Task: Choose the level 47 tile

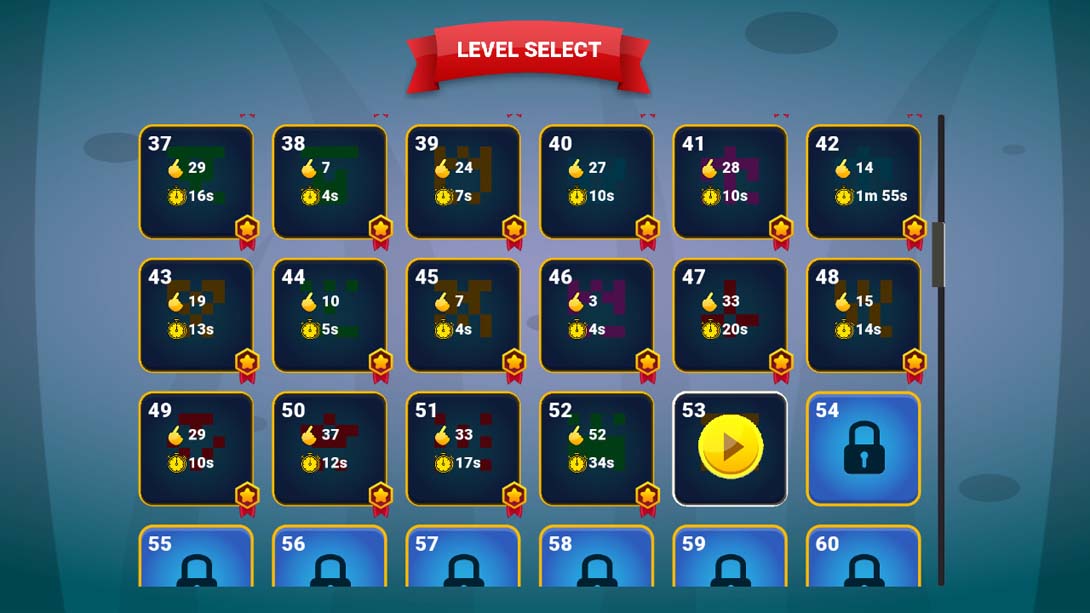Action: click(730, 316)
